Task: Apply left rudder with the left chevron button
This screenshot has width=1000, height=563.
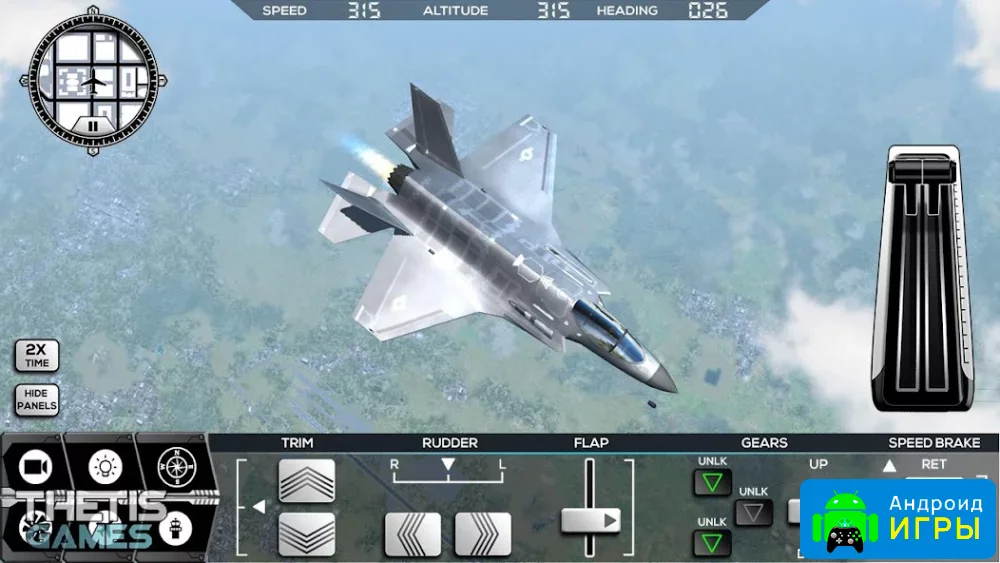Action: coord(412,534)
